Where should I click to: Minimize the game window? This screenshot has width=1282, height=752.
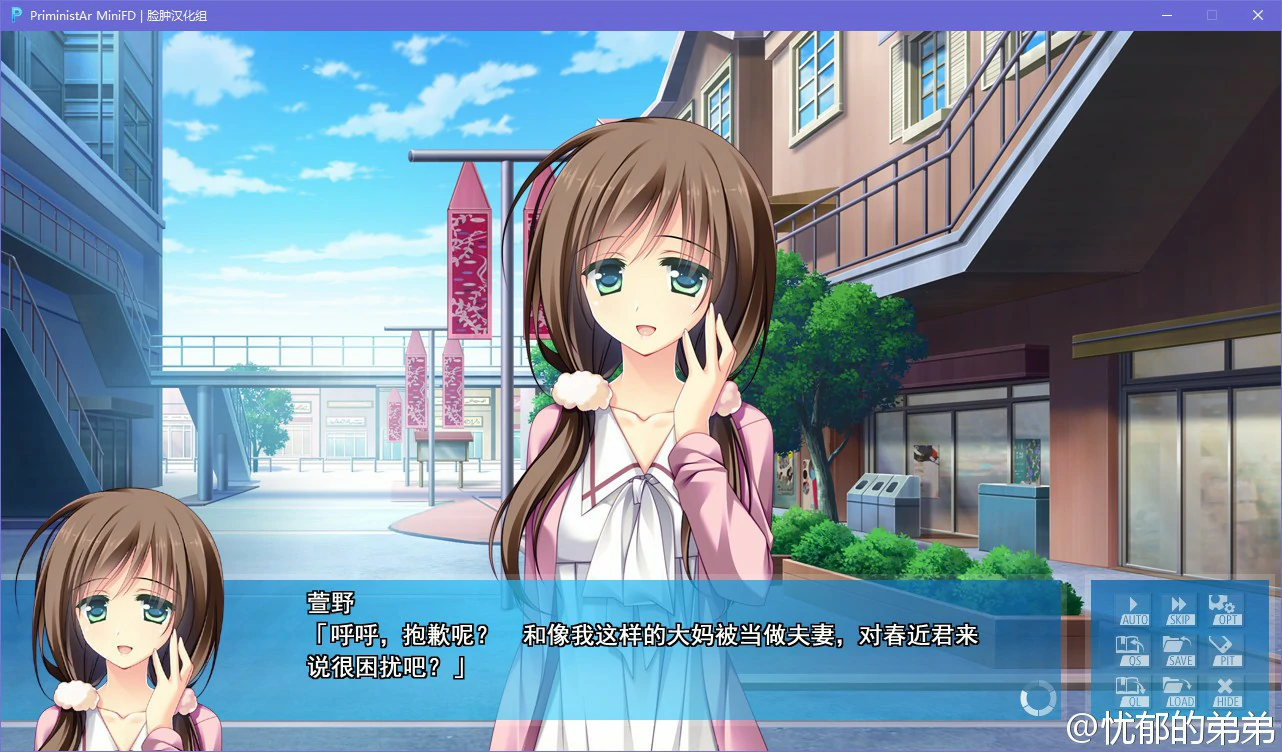coord(1166,15)
